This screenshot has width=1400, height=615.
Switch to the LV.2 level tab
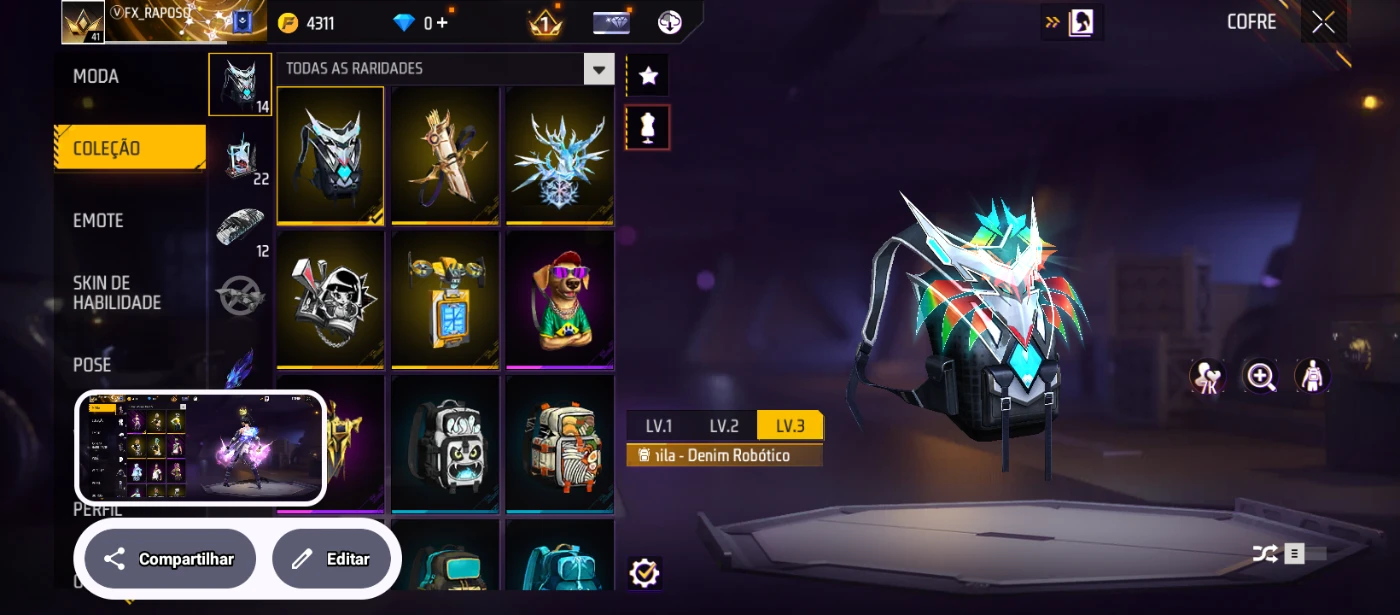pos(724,426)
